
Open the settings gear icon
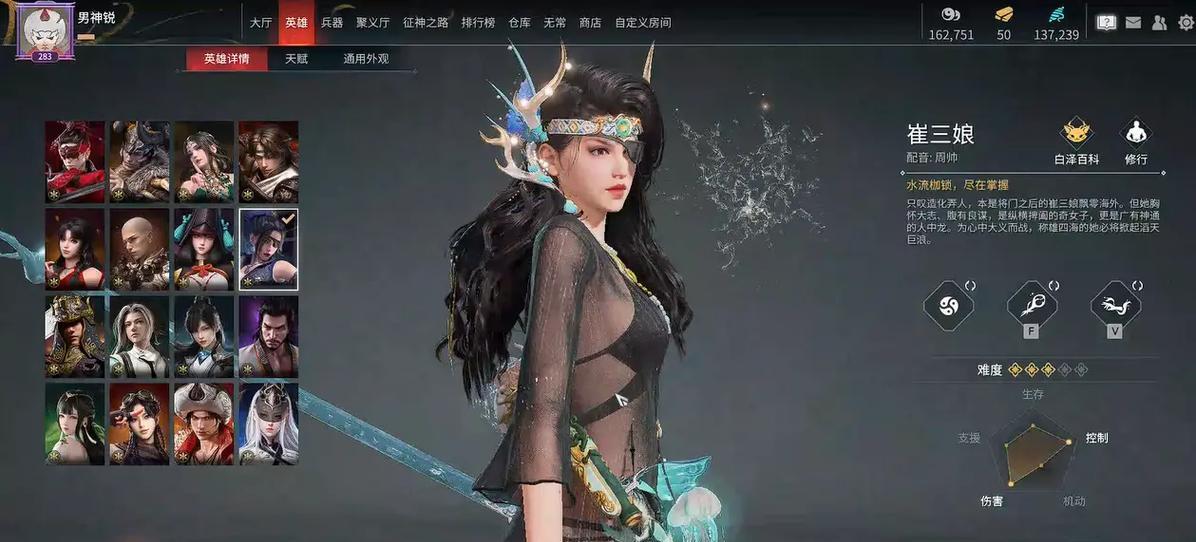pyautogui.click(x=1185, y=22)
